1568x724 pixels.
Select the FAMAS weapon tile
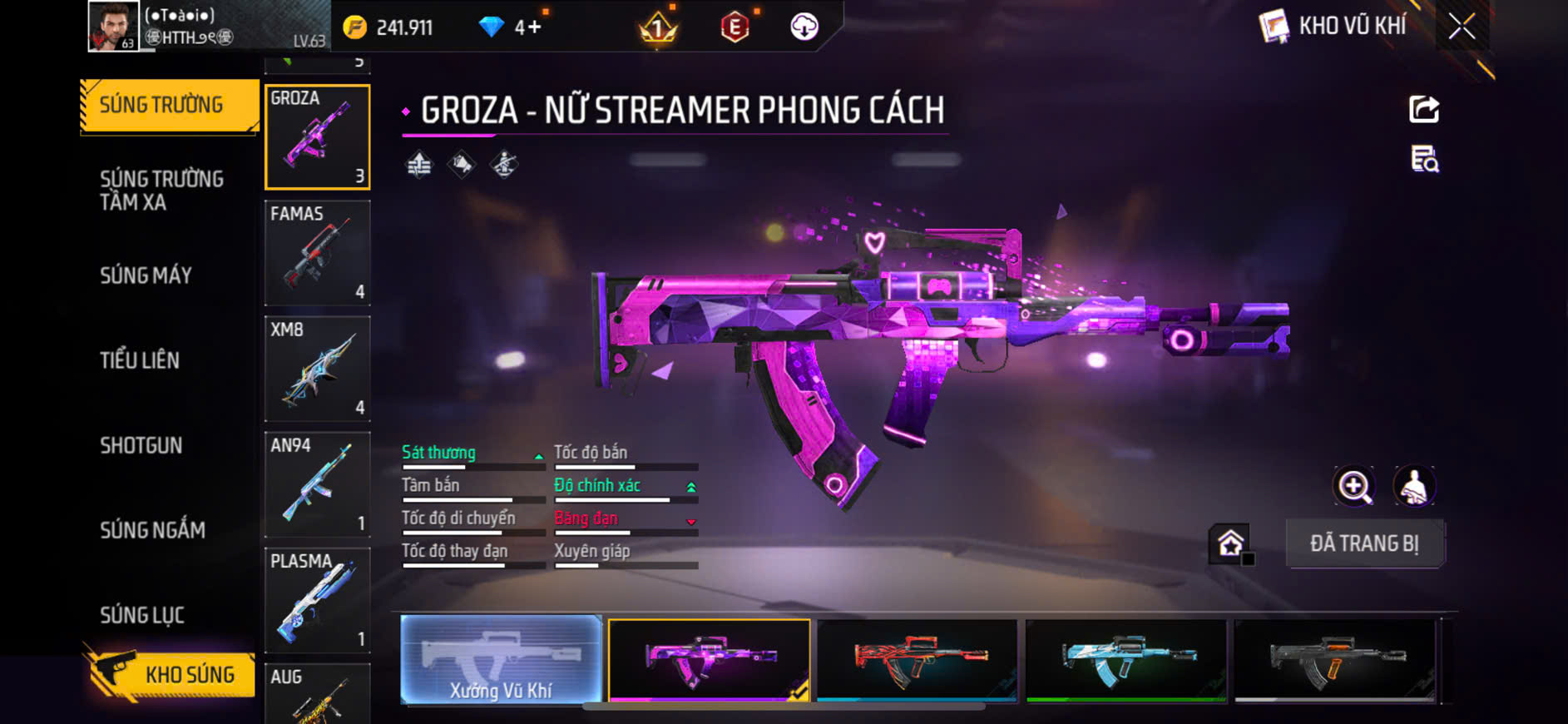click(317, 252)
